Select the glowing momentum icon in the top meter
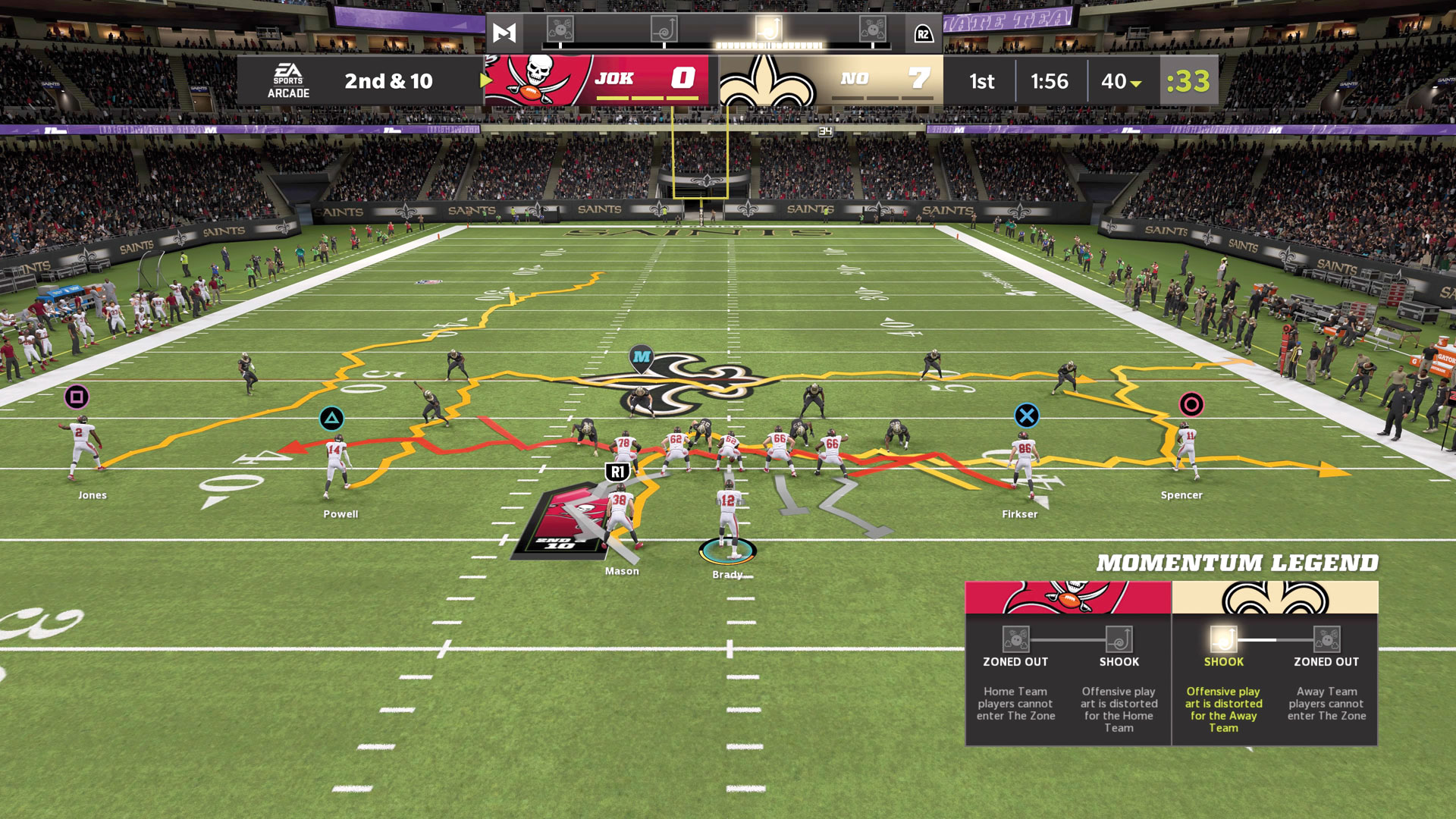 pos(768,30)
